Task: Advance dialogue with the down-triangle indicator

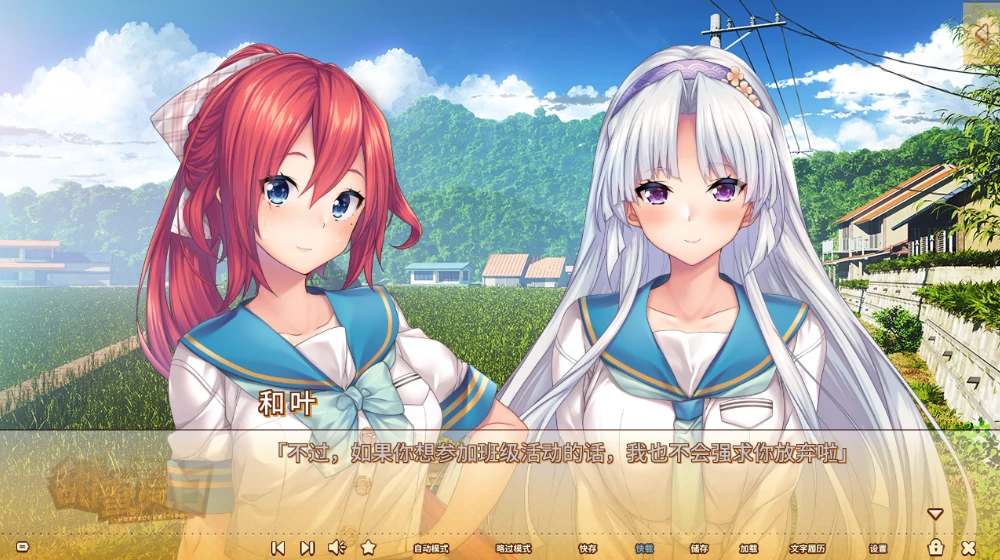Action: 935,514
